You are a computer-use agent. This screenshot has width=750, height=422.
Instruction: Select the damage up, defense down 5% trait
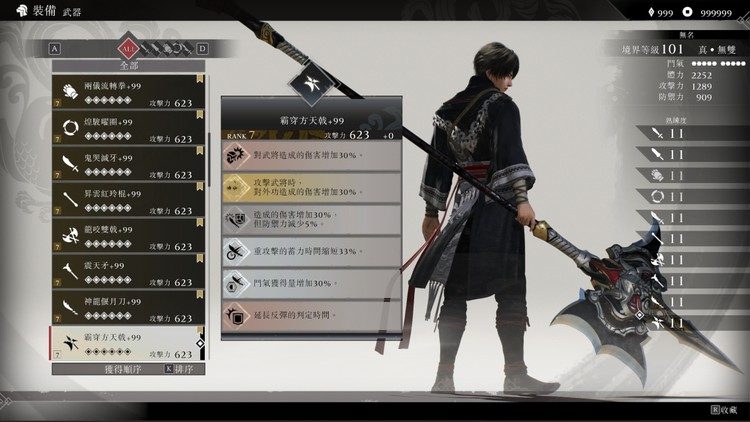coord(311,220)
